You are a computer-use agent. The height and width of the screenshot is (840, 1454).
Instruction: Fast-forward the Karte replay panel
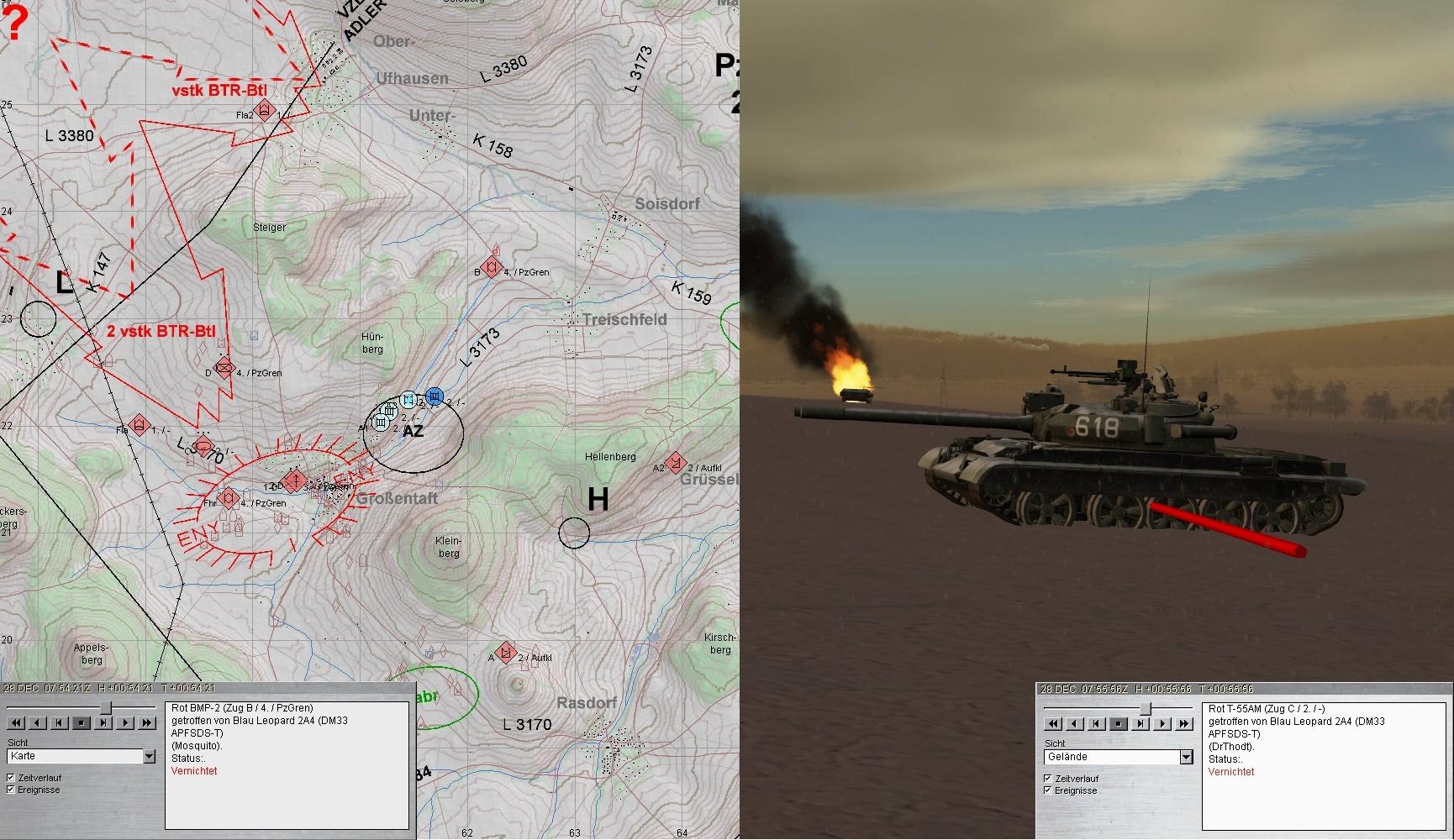pyautogui.click(x=147, y=722)
